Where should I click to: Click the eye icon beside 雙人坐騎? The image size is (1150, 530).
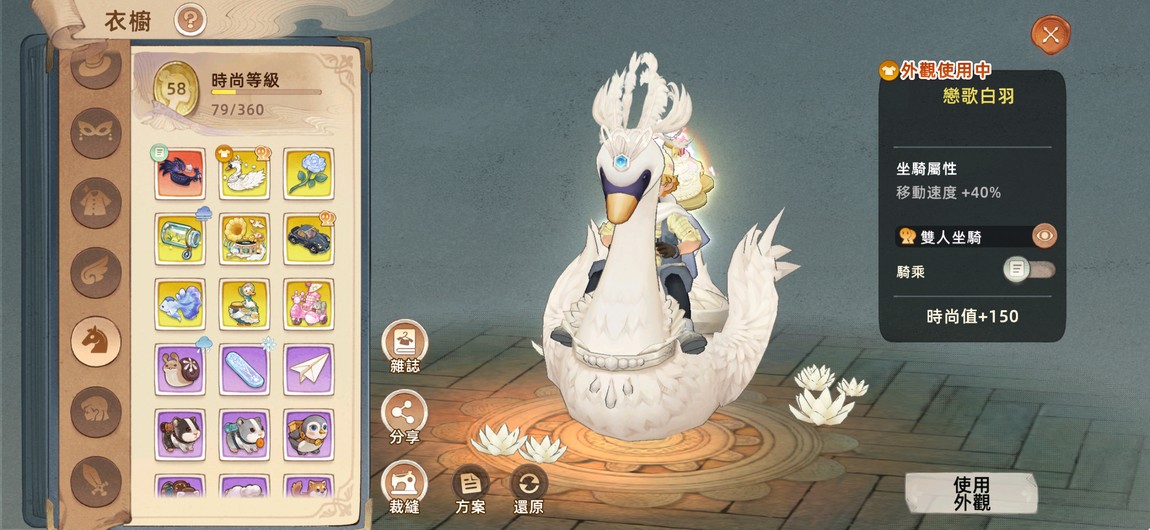pos(1044,236)
